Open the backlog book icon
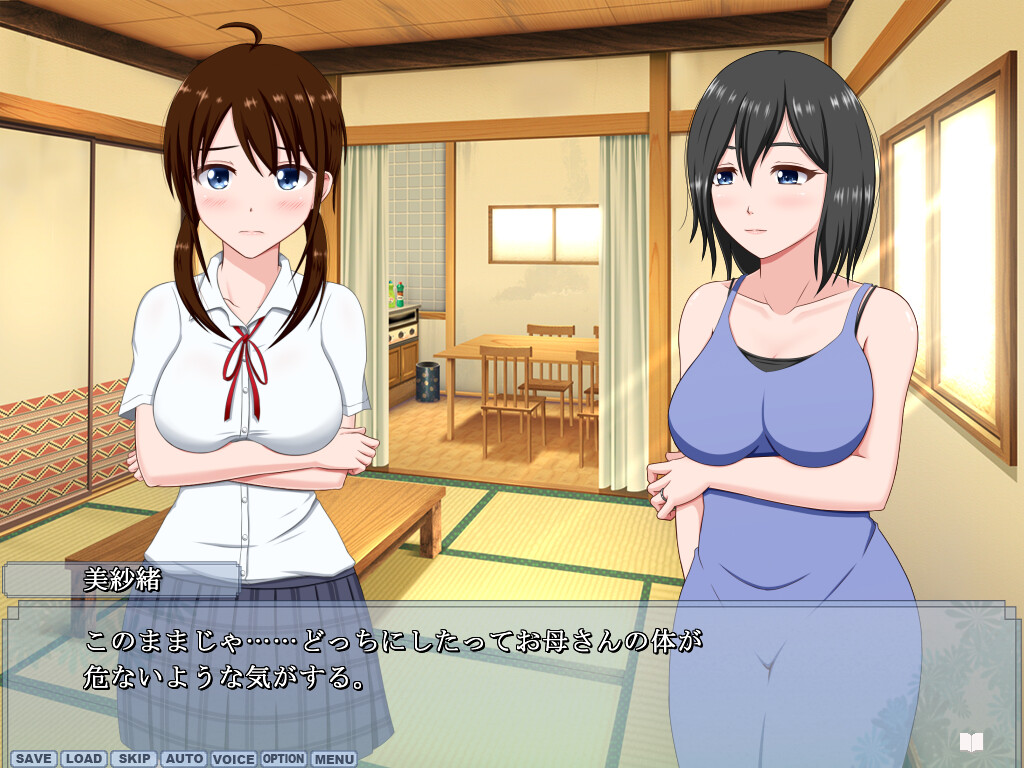This screenshot has height=768, width=1024. 971,742
